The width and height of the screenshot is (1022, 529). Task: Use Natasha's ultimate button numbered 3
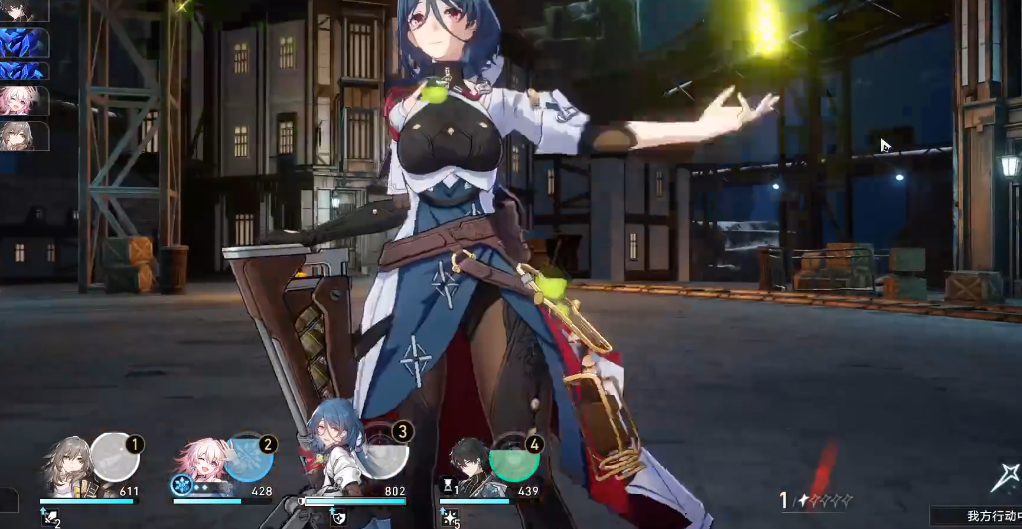pyautogui.click(x=383, y=455)
